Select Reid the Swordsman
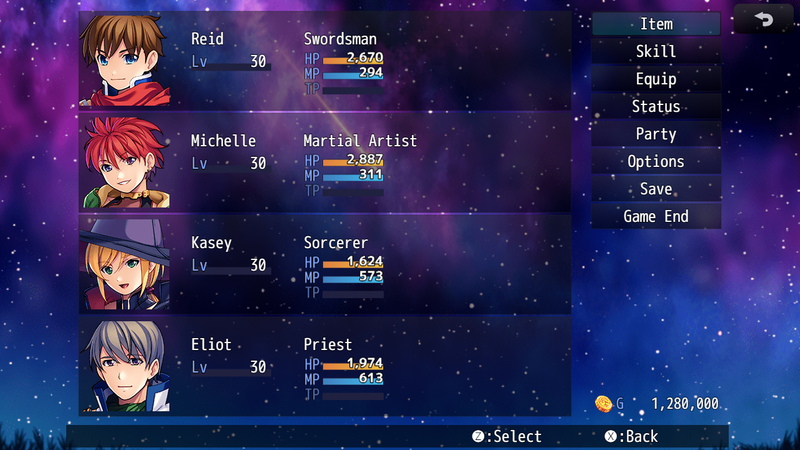800x450 pixels. coord(325,61)
